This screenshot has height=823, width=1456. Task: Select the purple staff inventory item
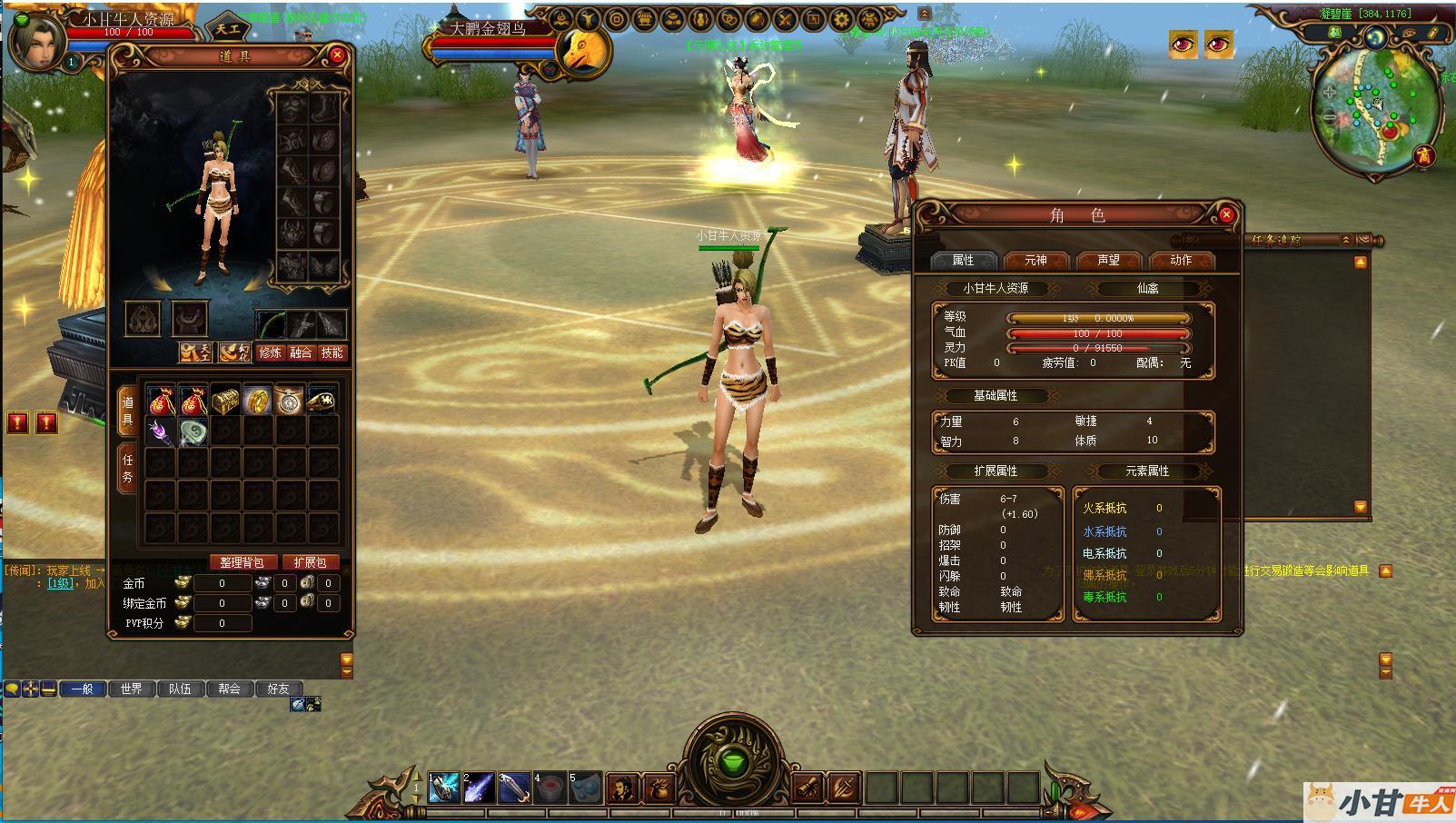click(161, 432)
